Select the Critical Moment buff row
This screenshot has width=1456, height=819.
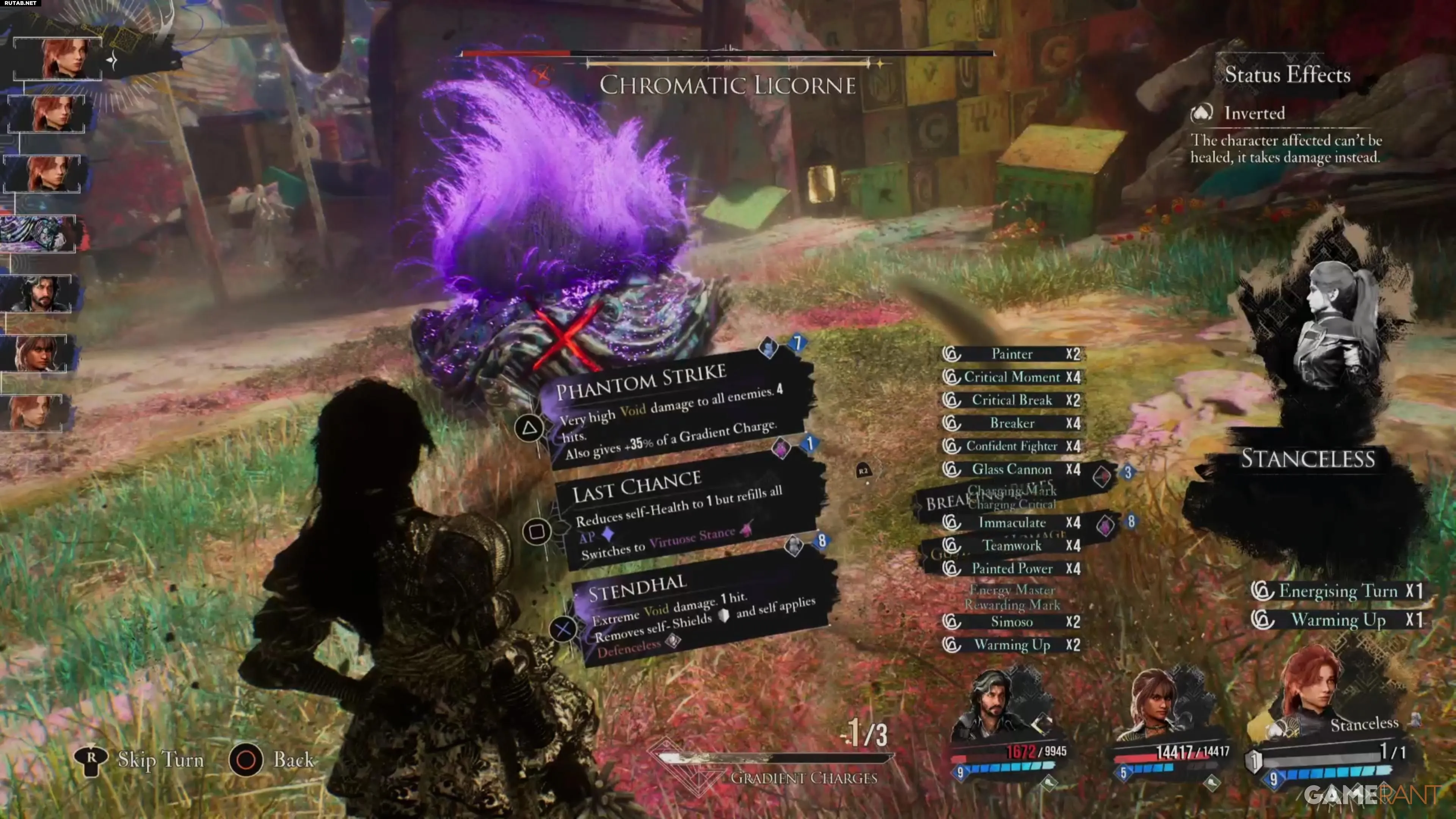click(1011, 377)
